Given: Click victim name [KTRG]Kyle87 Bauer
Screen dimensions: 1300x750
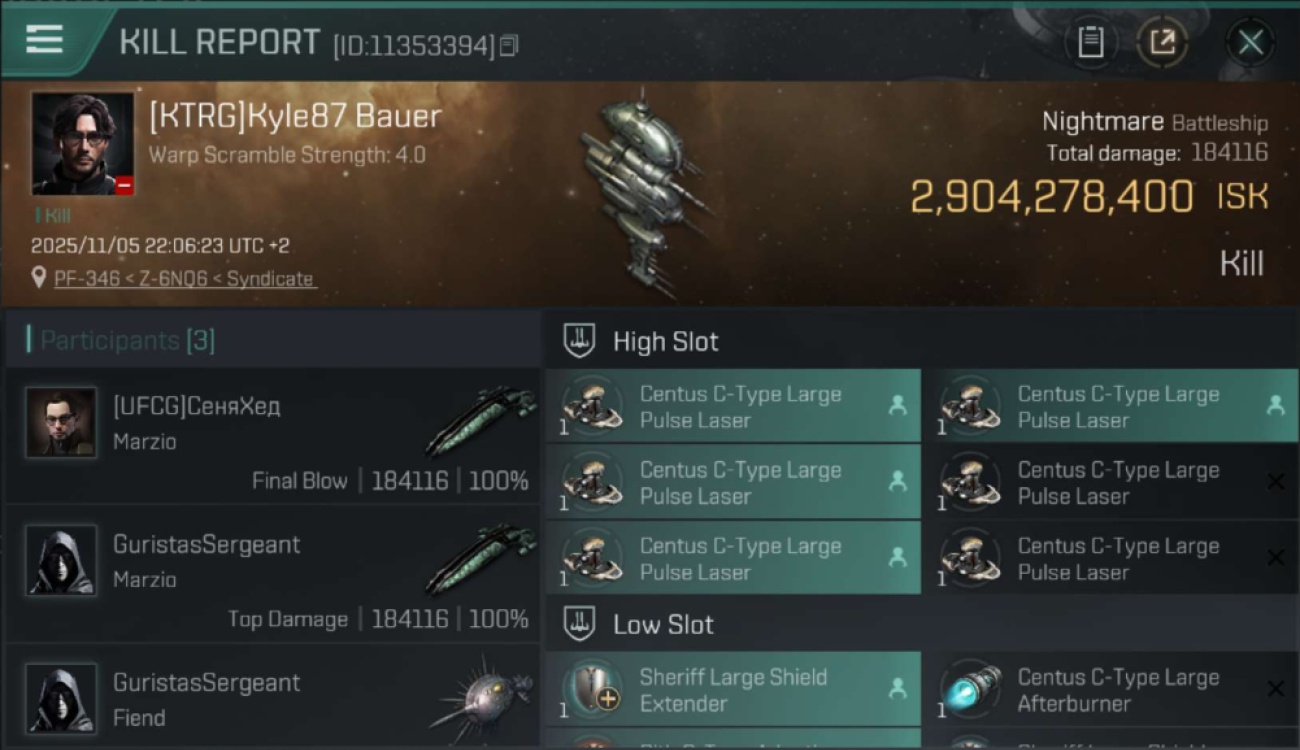Looking at the screenshot, I should coord(293,116).
